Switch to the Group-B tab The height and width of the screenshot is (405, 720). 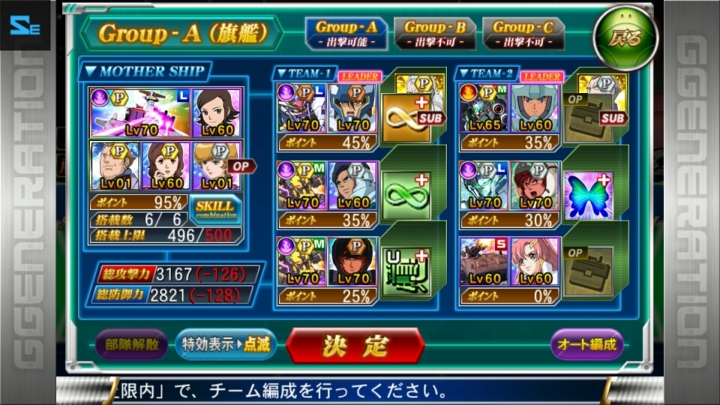(x=433, y=33)
